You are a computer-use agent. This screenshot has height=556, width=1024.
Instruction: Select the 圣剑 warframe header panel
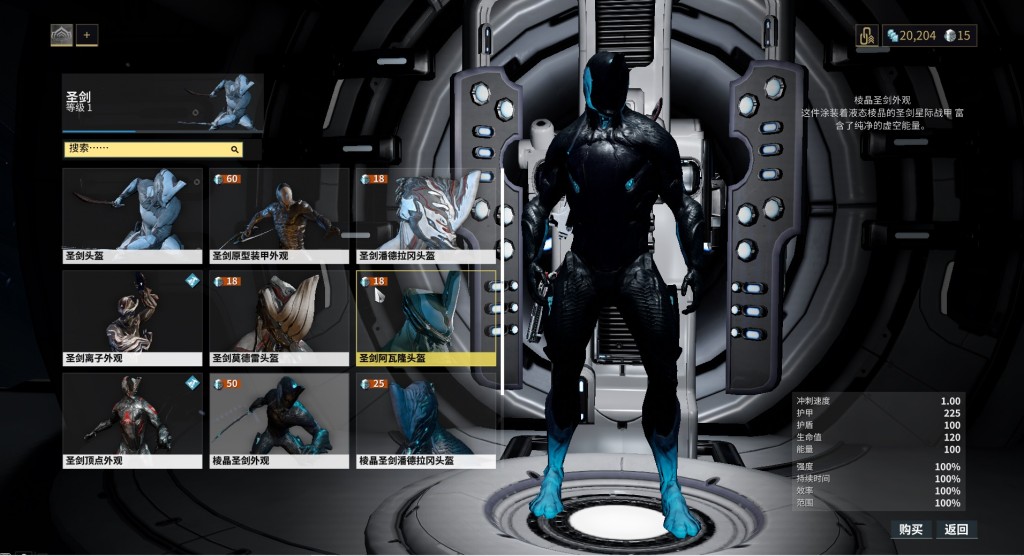(x=162, y=103)
